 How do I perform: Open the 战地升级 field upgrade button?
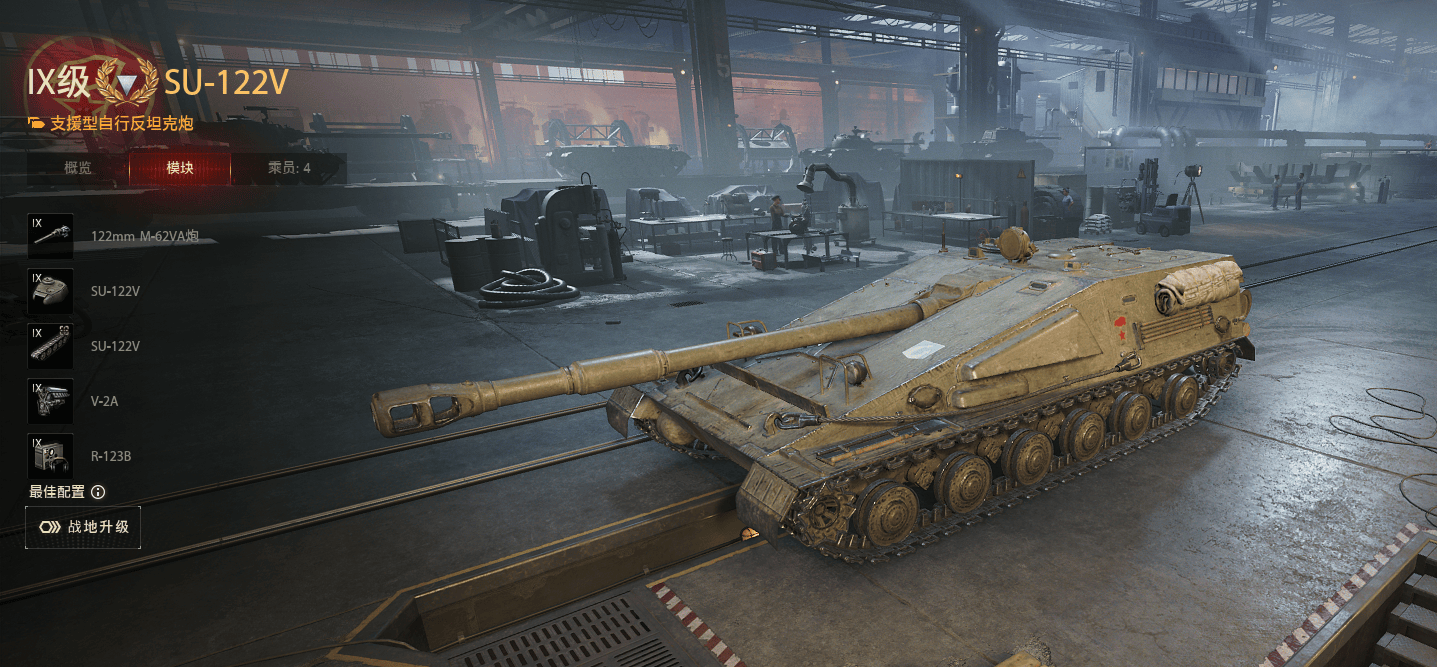coord(83,527)
